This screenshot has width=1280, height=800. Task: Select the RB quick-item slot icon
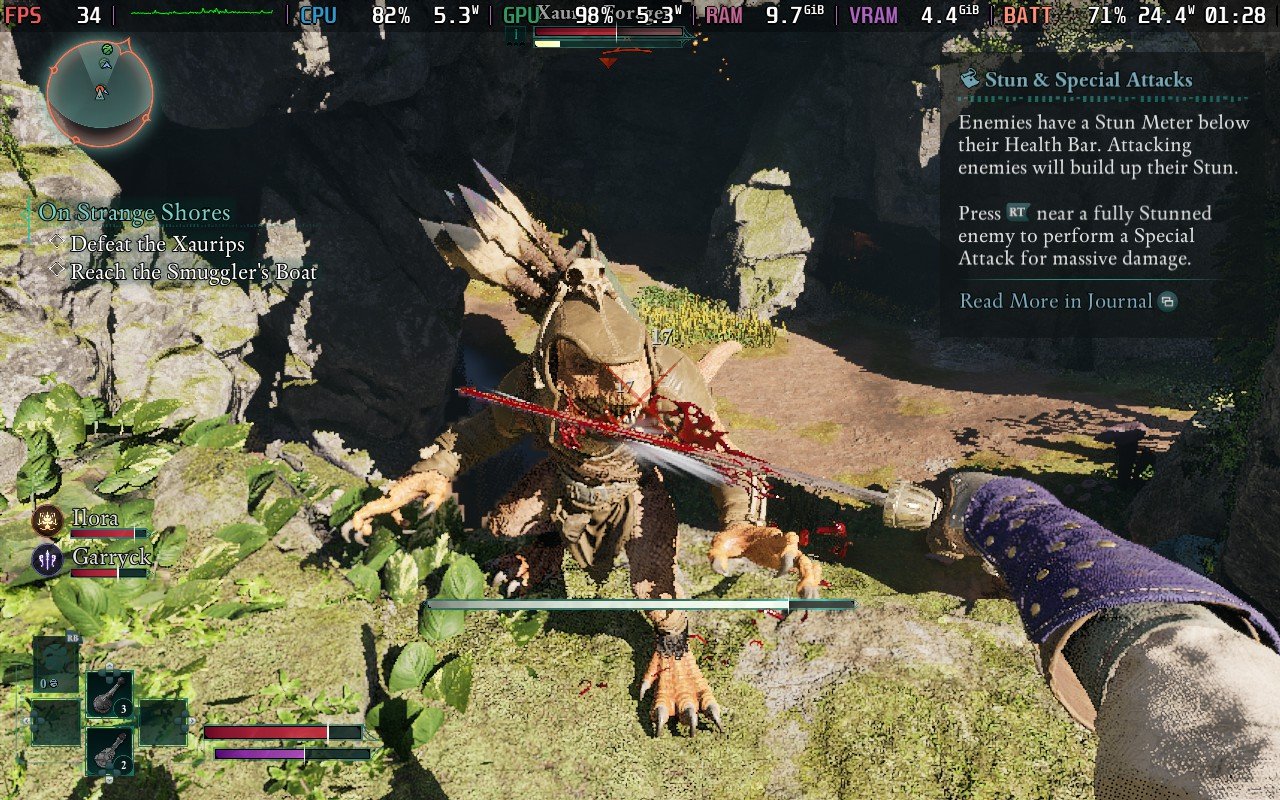click(54, 663)
